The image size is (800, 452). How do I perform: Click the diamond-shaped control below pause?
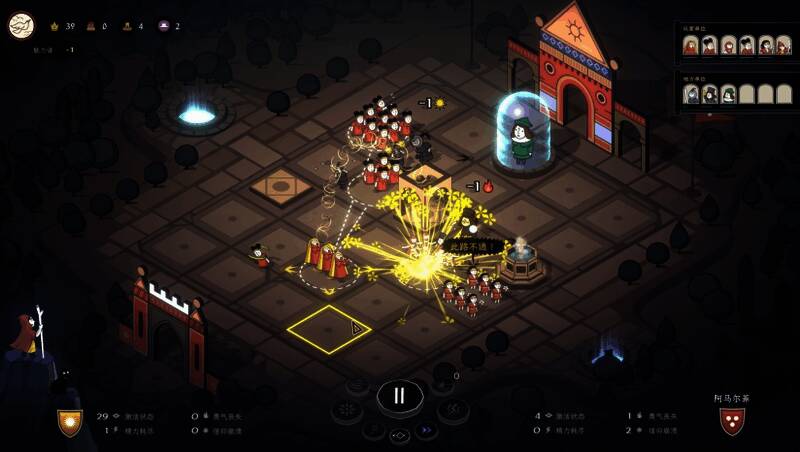(x=399, y=436)
